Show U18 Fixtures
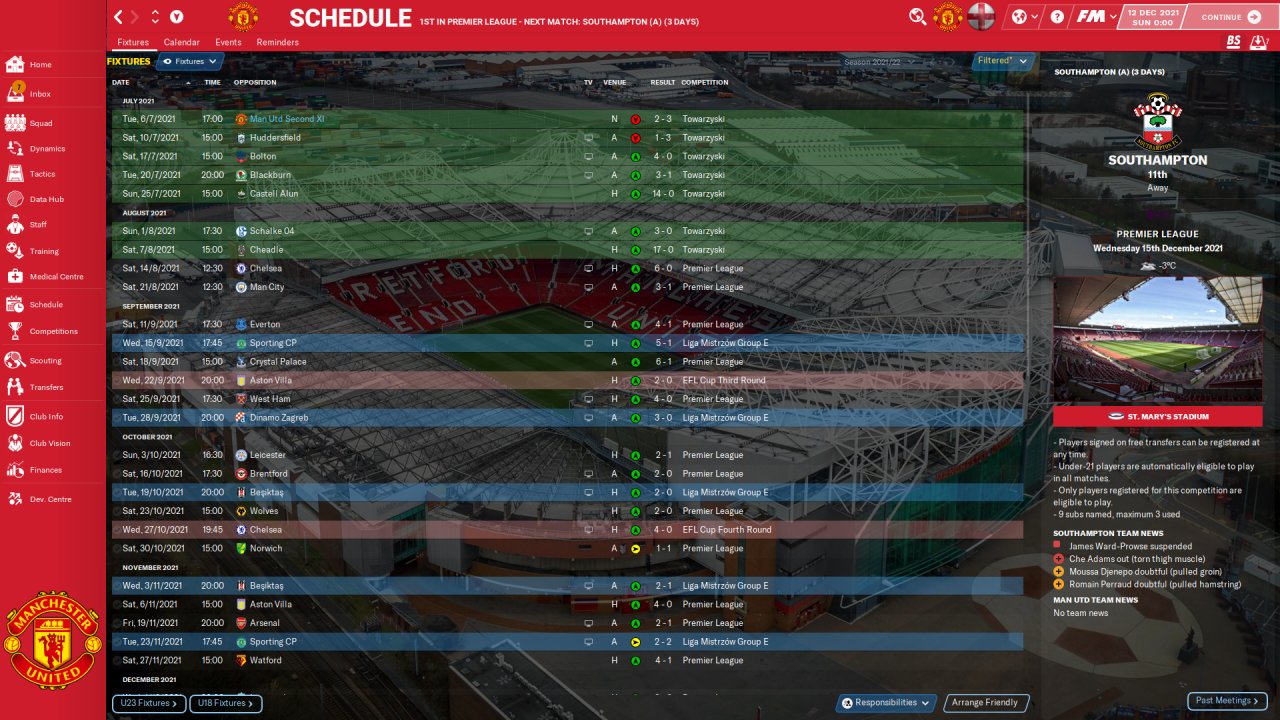 click(x=225, y=704)
